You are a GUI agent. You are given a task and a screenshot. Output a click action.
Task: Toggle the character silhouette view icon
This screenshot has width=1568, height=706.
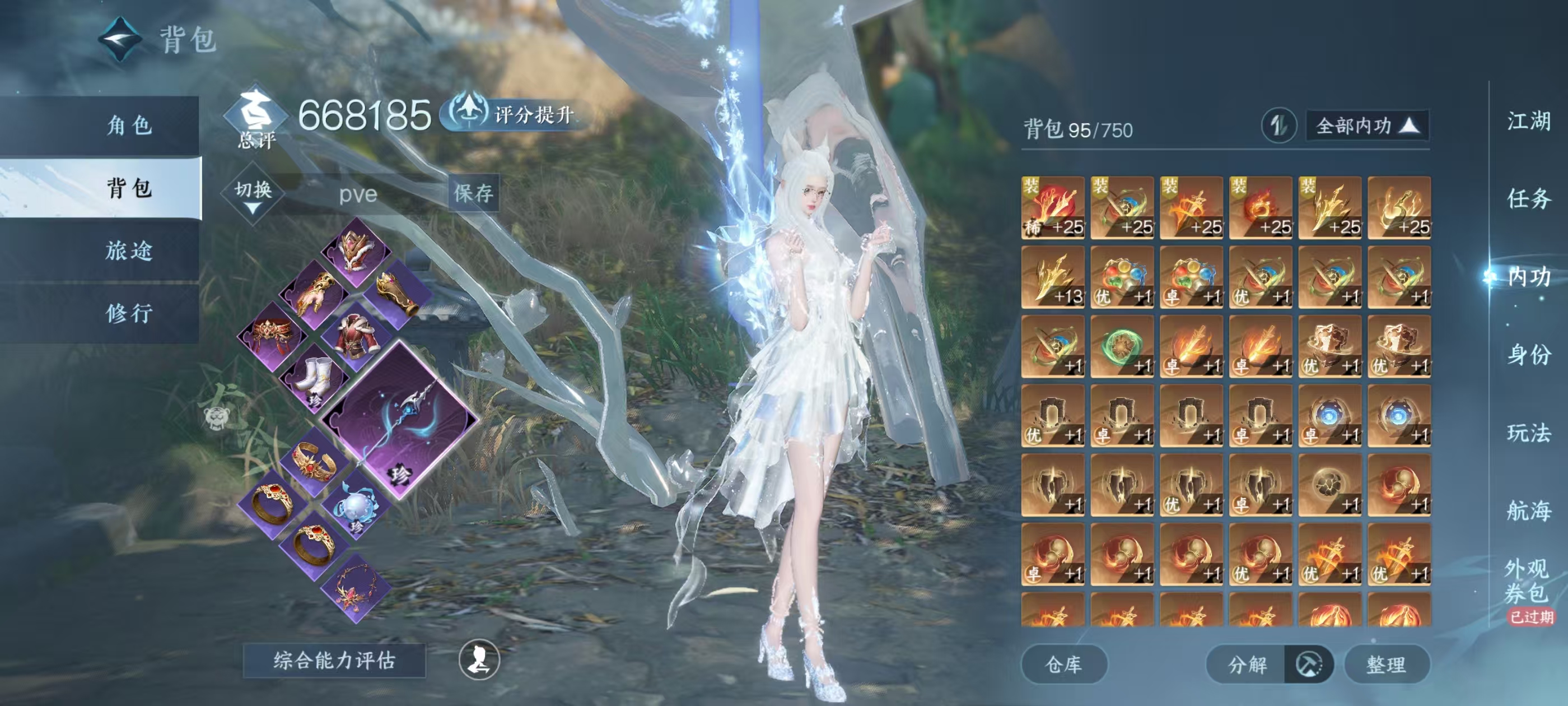pyautogui.click(x=479, y=659)
